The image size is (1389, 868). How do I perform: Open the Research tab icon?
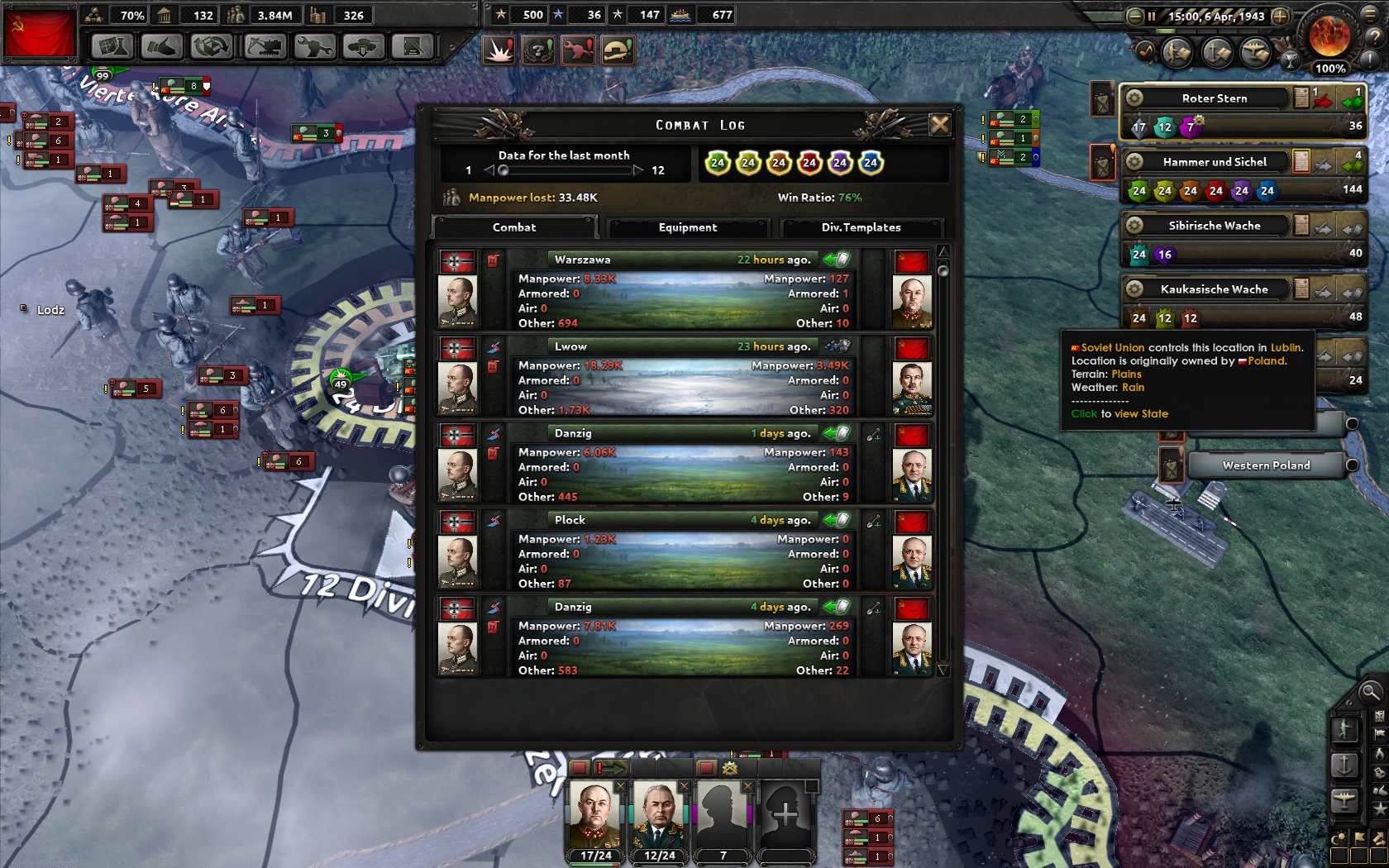[112, 46]
